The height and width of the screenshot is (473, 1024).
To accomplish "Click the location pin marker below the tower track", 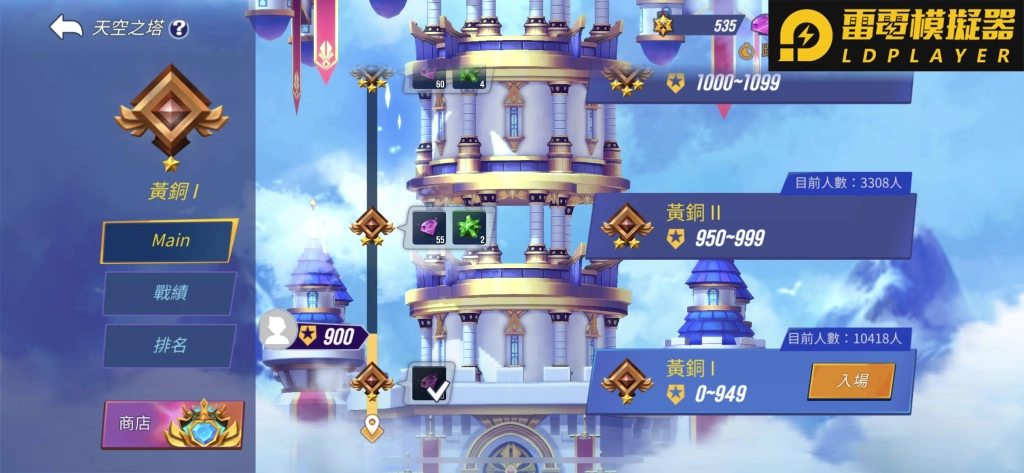I will tap(373, 429).
